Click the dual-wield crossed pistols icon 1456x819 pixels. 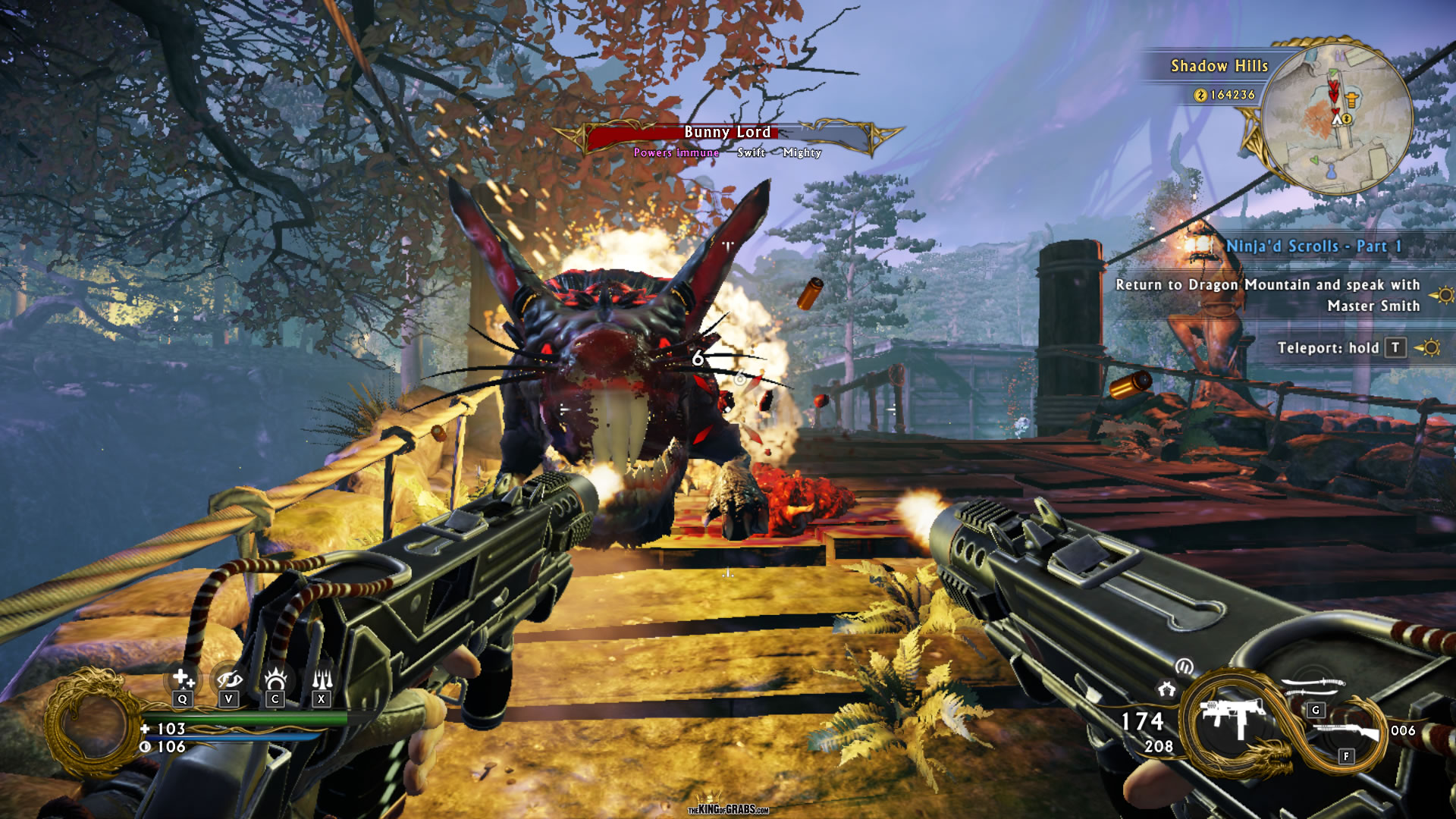tap(1166, 689)
